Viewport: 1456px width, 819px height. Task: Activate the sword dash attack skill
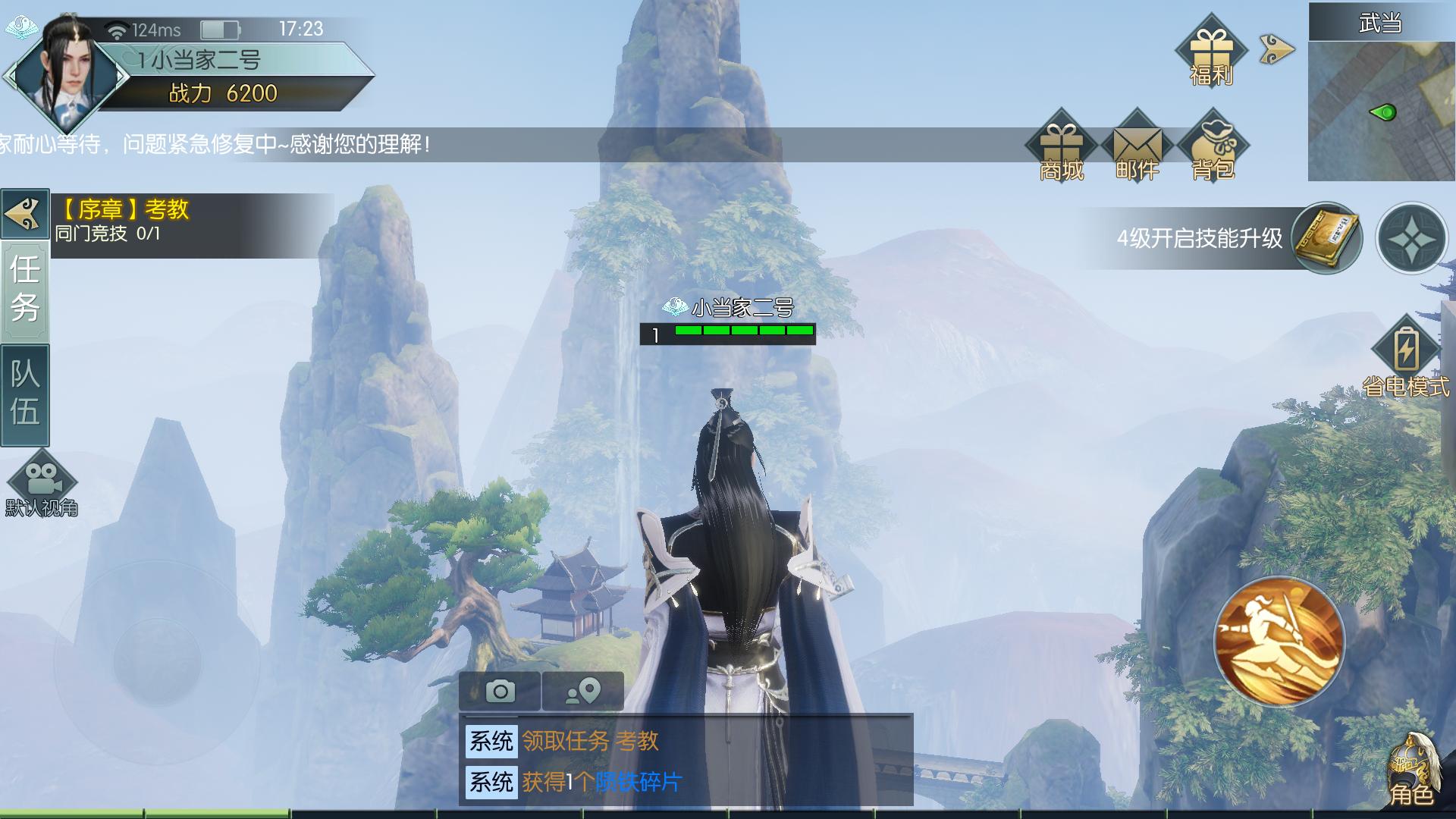click(1279, 642)
